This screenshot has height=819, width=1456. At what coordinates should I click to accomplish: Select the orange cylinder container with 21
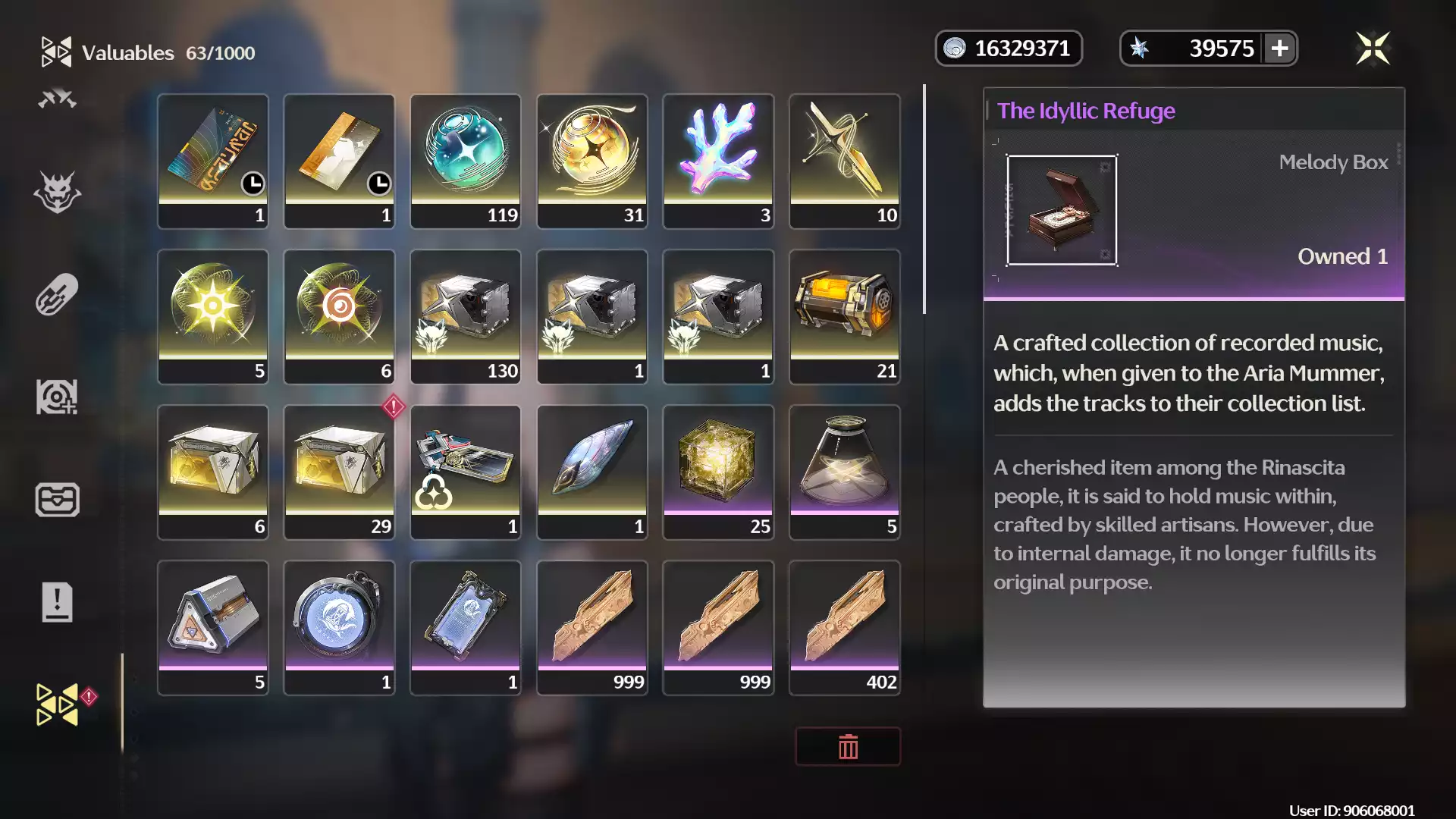844,316
